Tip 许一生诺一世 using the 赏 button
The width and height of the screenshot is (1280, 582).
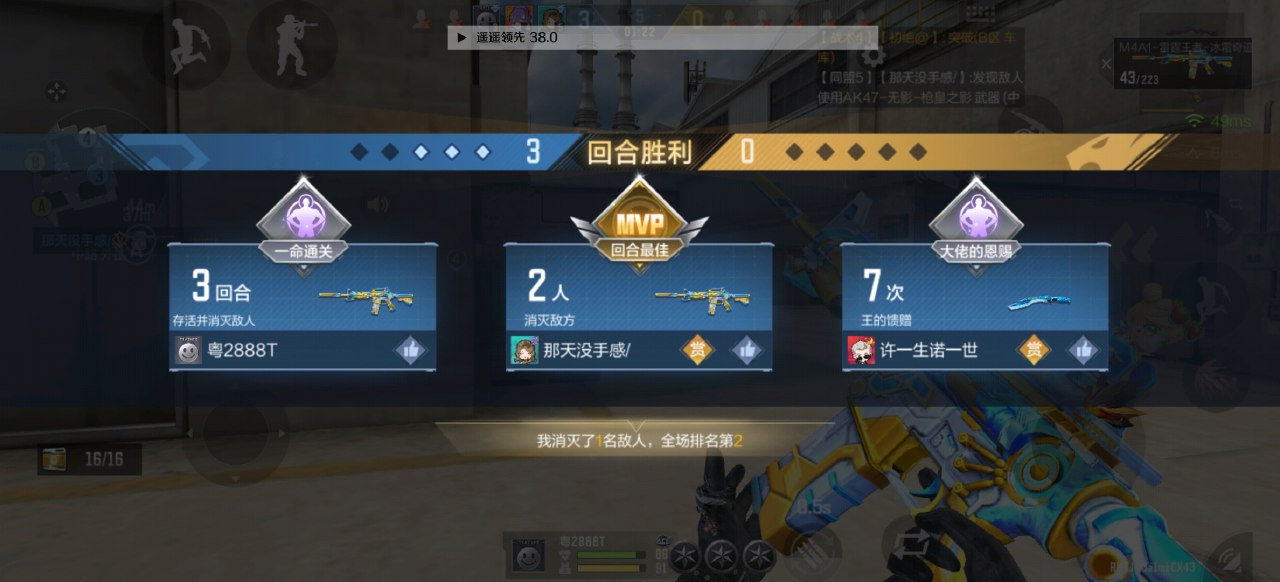tap(1034, 350)
